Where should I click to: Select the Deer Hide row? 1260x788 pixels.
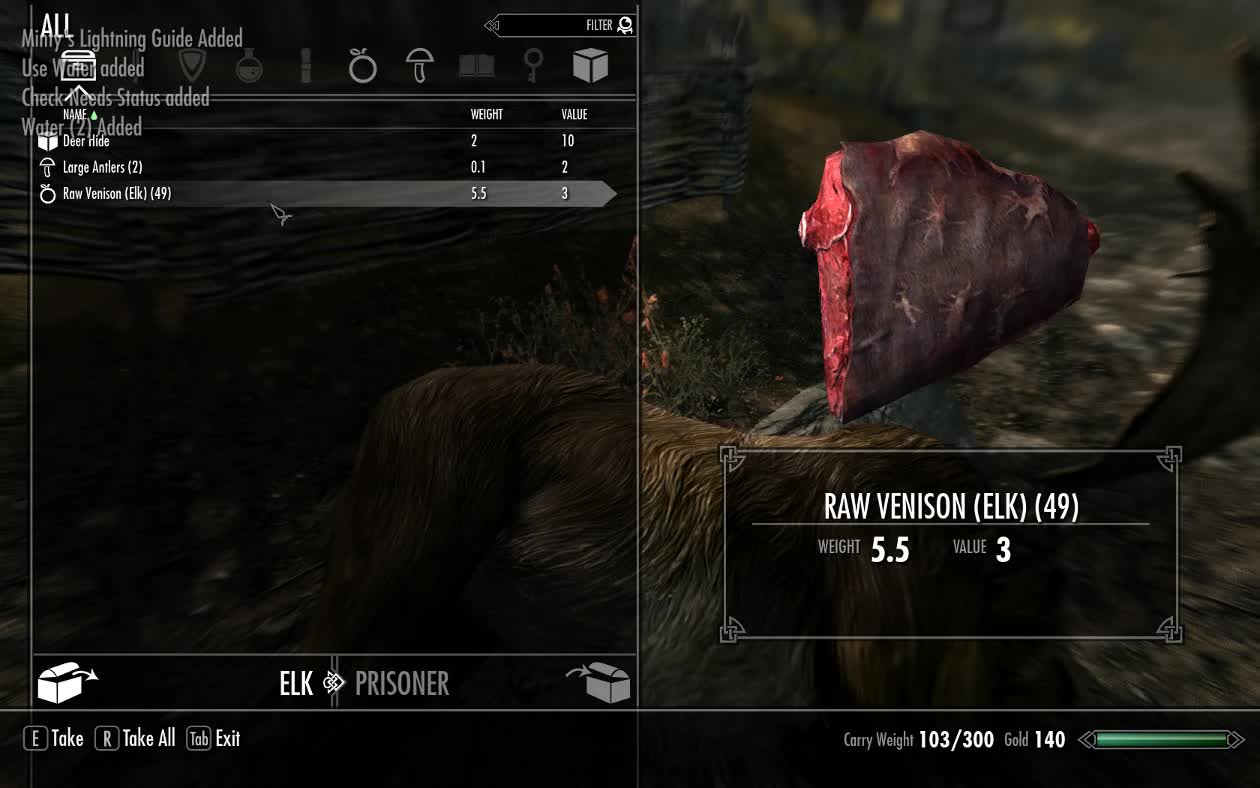tap(87, 141)
